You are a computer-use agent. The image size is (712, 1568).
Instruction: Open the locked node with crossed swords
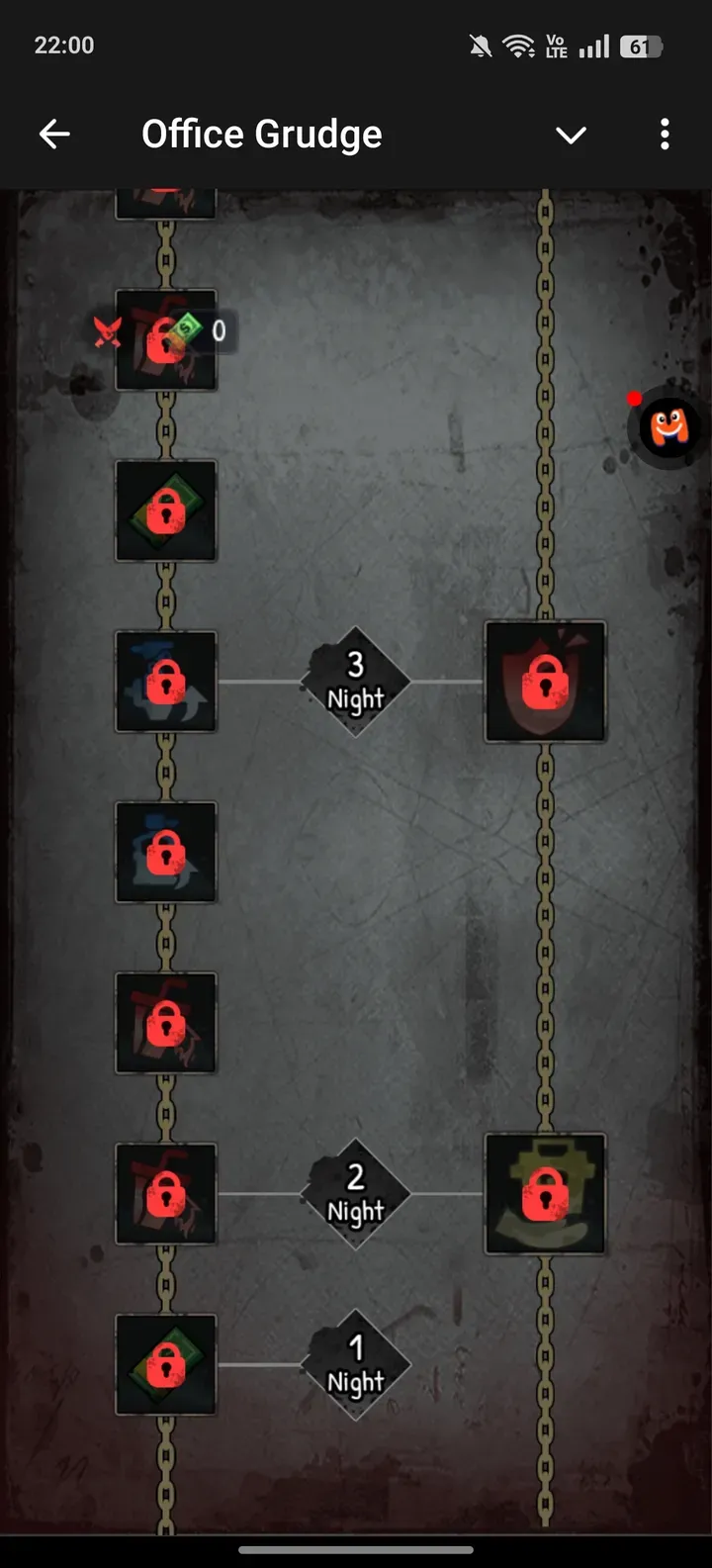(166, 339)
